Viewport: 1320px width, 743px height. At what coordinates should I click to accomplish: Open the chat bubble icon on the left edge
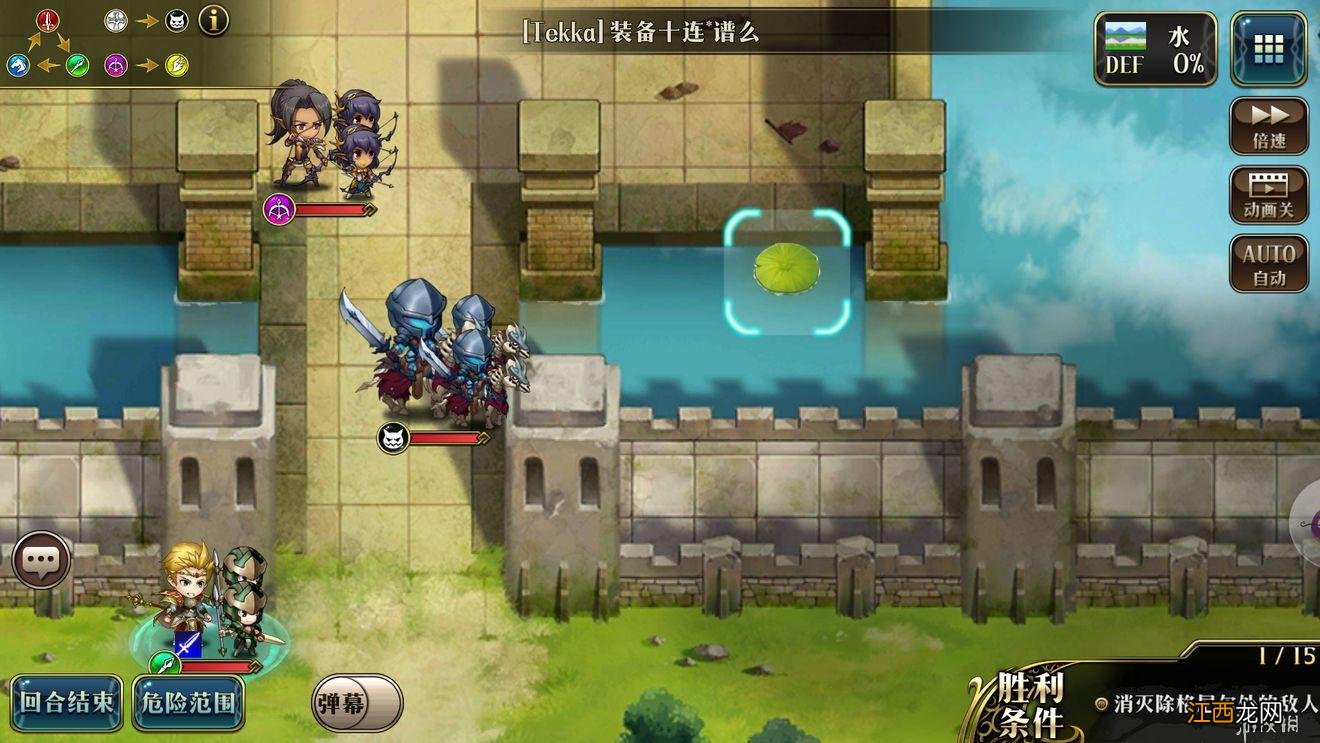coord(40,559)
